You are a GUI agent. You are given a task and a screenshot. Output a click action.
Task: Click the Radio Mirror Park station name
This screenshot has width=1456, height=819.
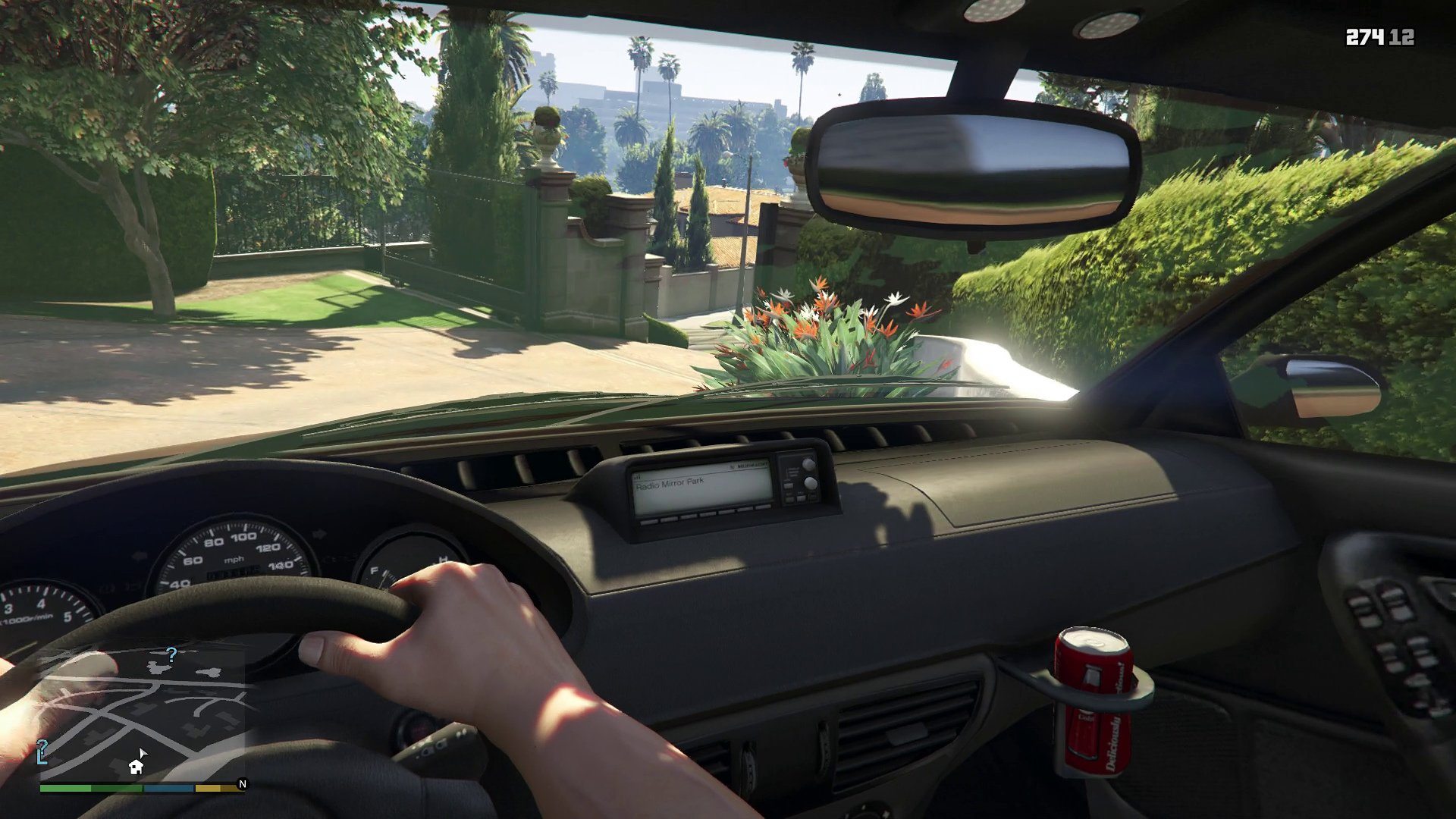[x=671, y=483]
